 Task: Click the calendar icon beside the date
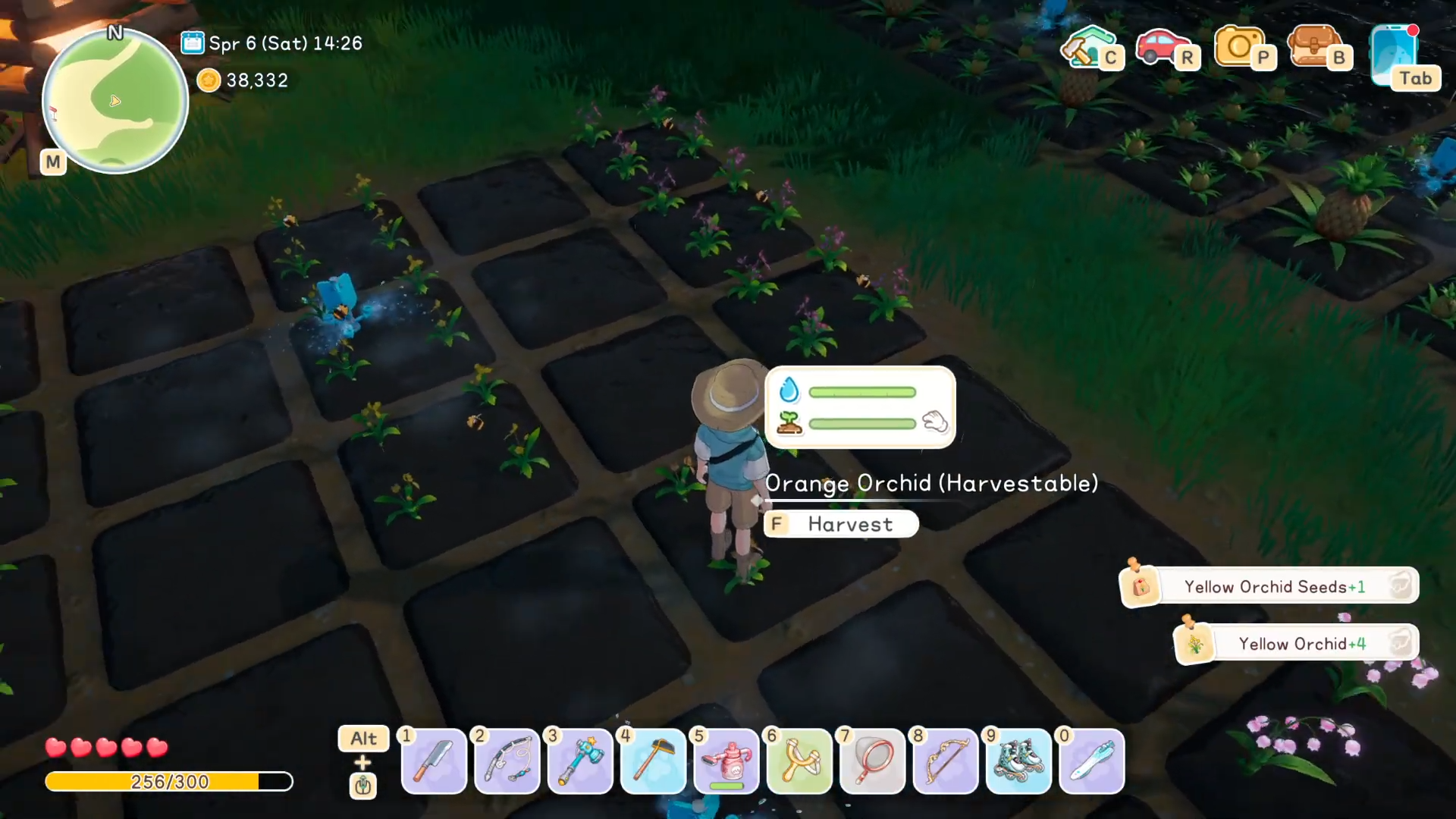click(193, 43)
